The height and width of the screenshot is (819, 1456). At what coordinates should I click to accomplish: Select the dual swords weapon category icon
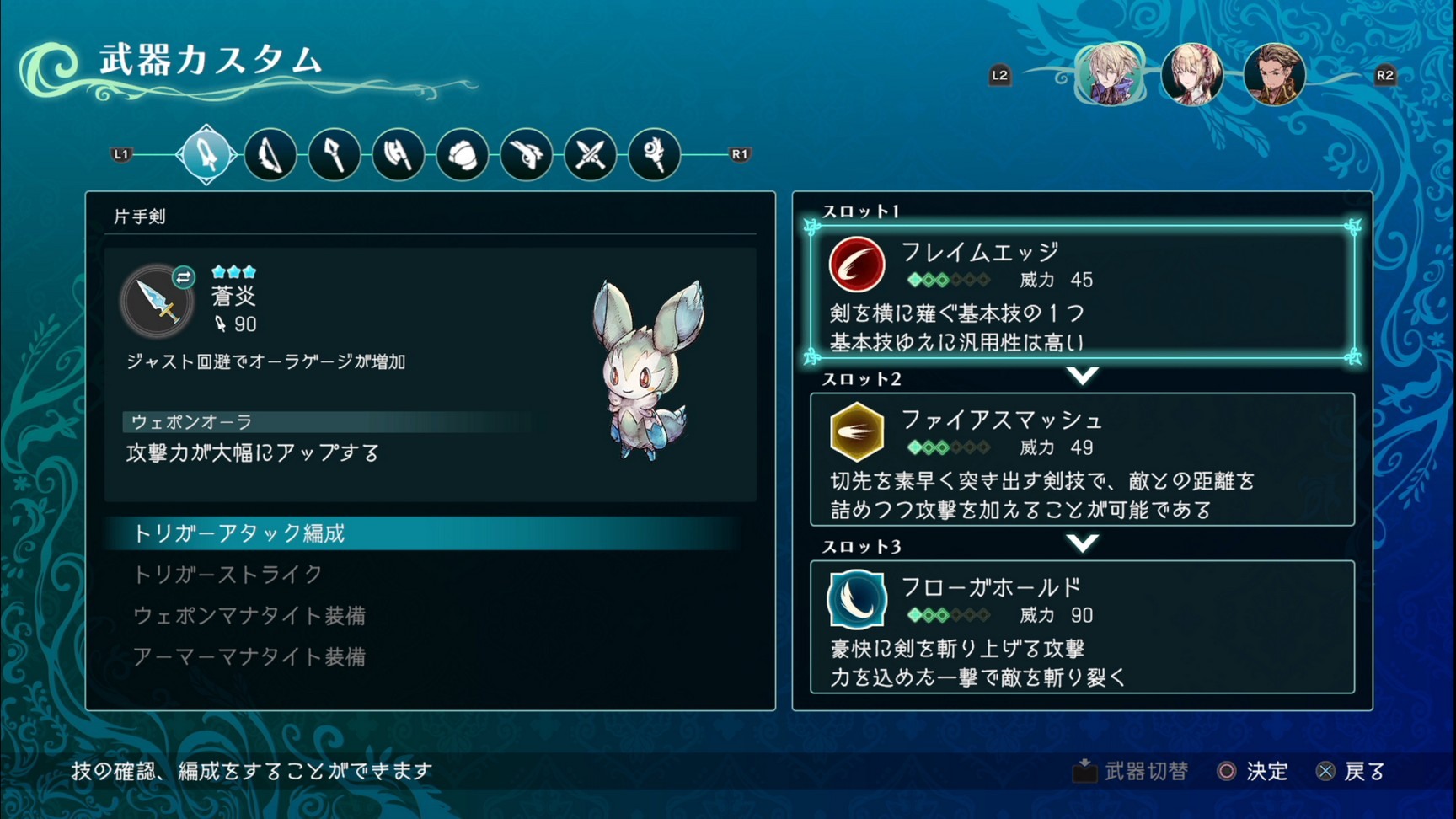click(590, 154)
